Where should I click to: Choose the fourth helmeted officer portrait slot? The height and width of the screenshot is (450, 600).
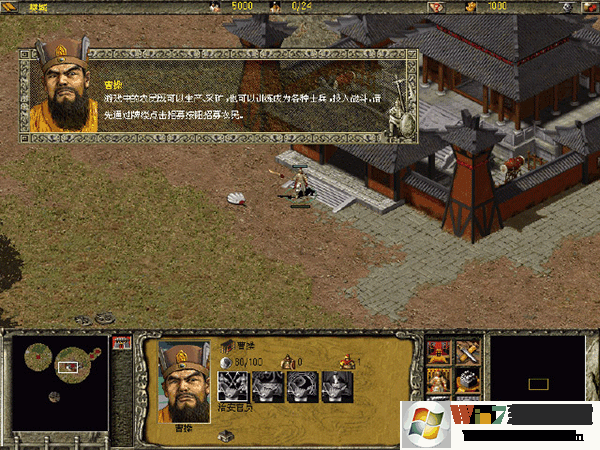pos(335,386)
